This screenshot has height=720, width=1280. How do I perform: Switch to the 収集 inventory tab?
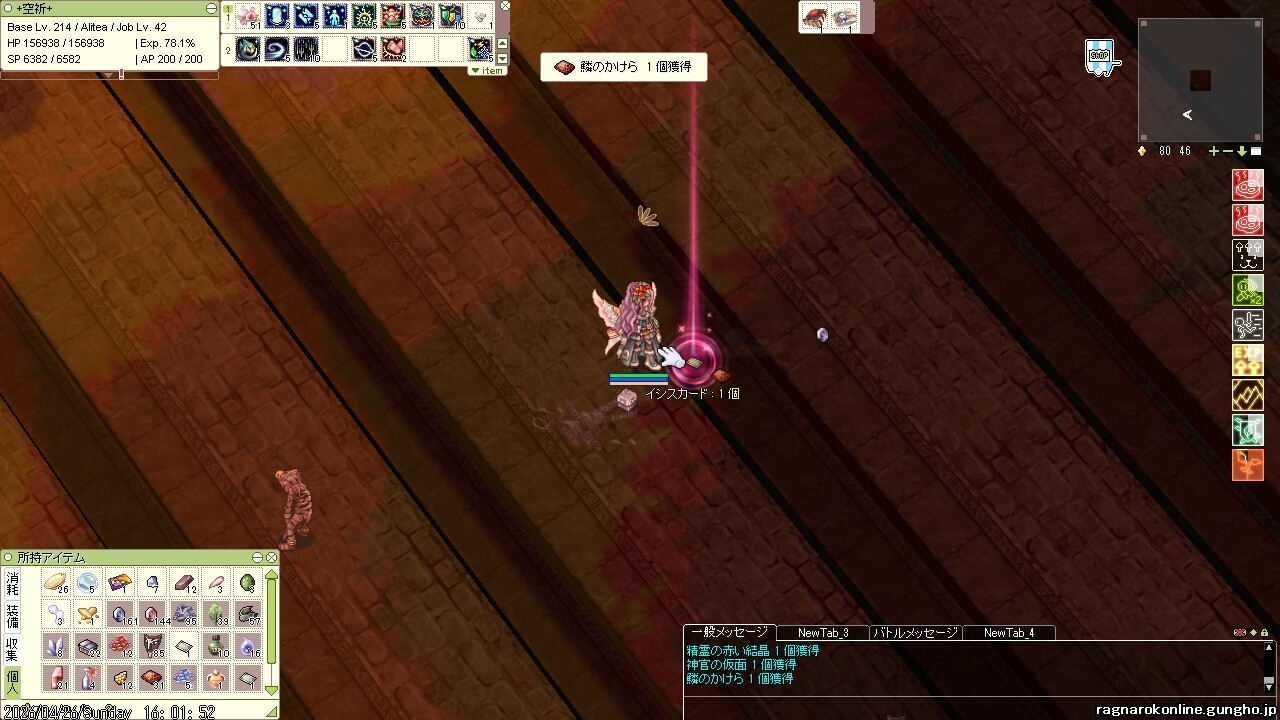(x=13, y=648)
